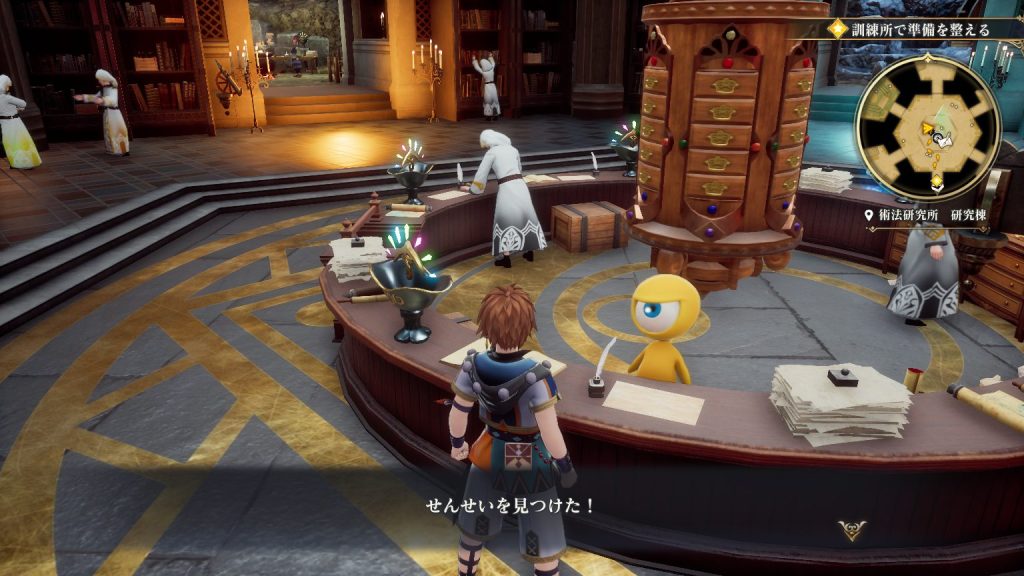1024x576 pixels.
Task: Advance dialogue with the continue arrow icon
Action: click(x=852, y=530)
